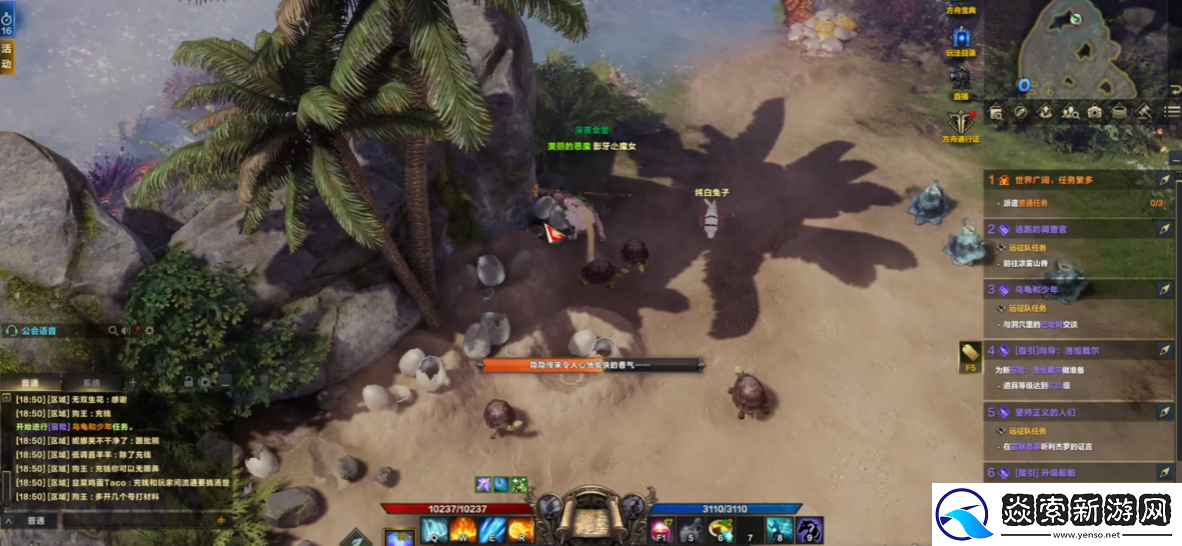Open chat settings gear icon
Screen dimensions: 1182x546
coord(205,382)
